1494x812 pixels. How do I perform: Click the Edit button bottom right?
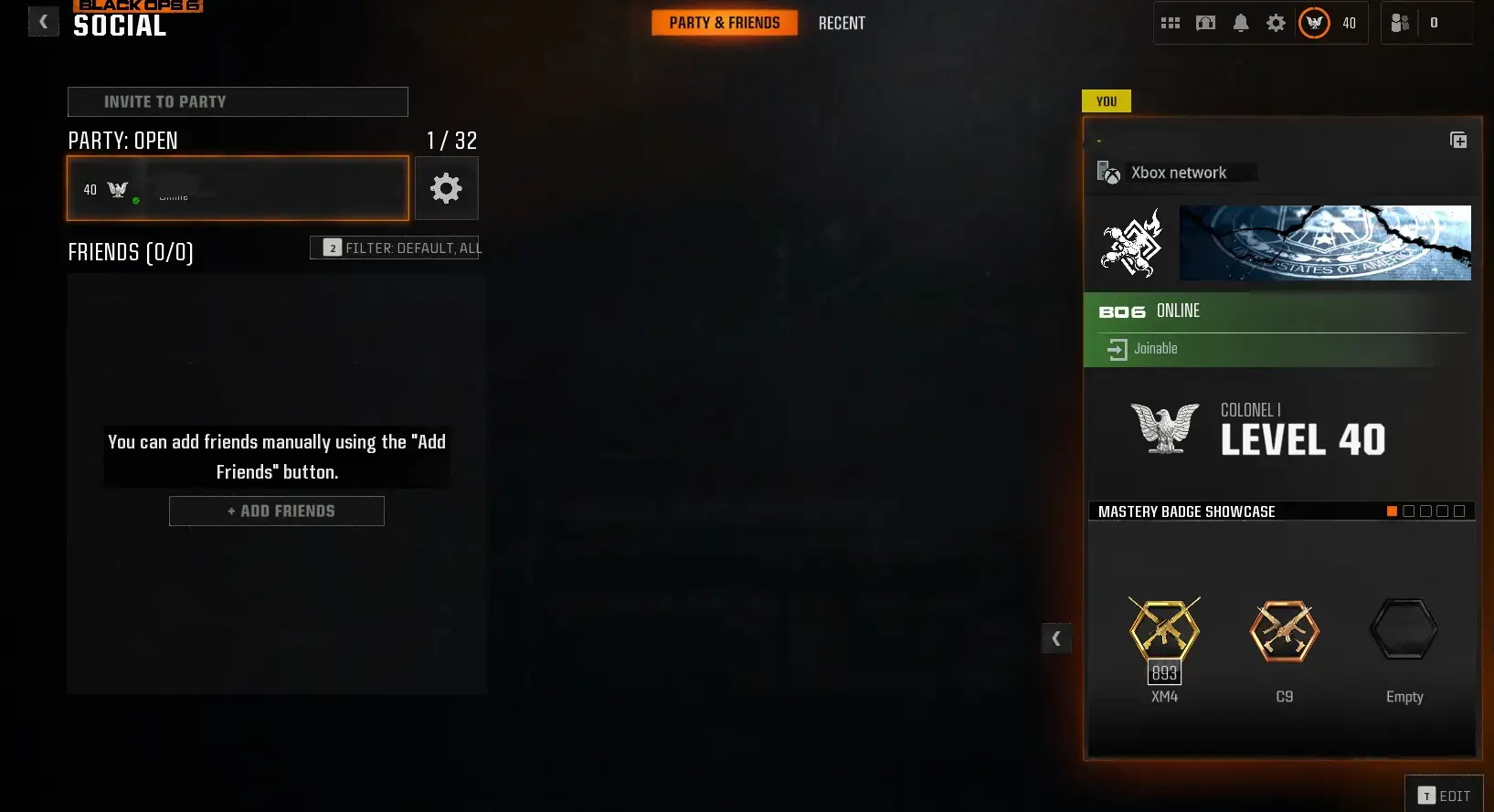[1445, 796]
